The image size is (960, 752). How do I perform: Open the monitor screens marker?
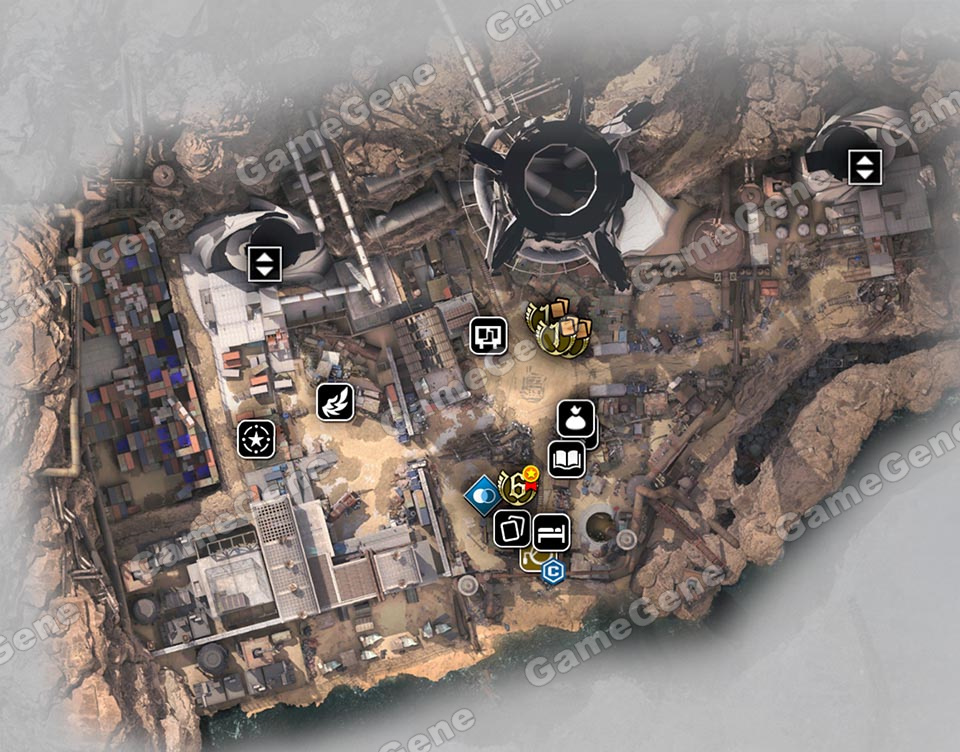pos(489,335)
